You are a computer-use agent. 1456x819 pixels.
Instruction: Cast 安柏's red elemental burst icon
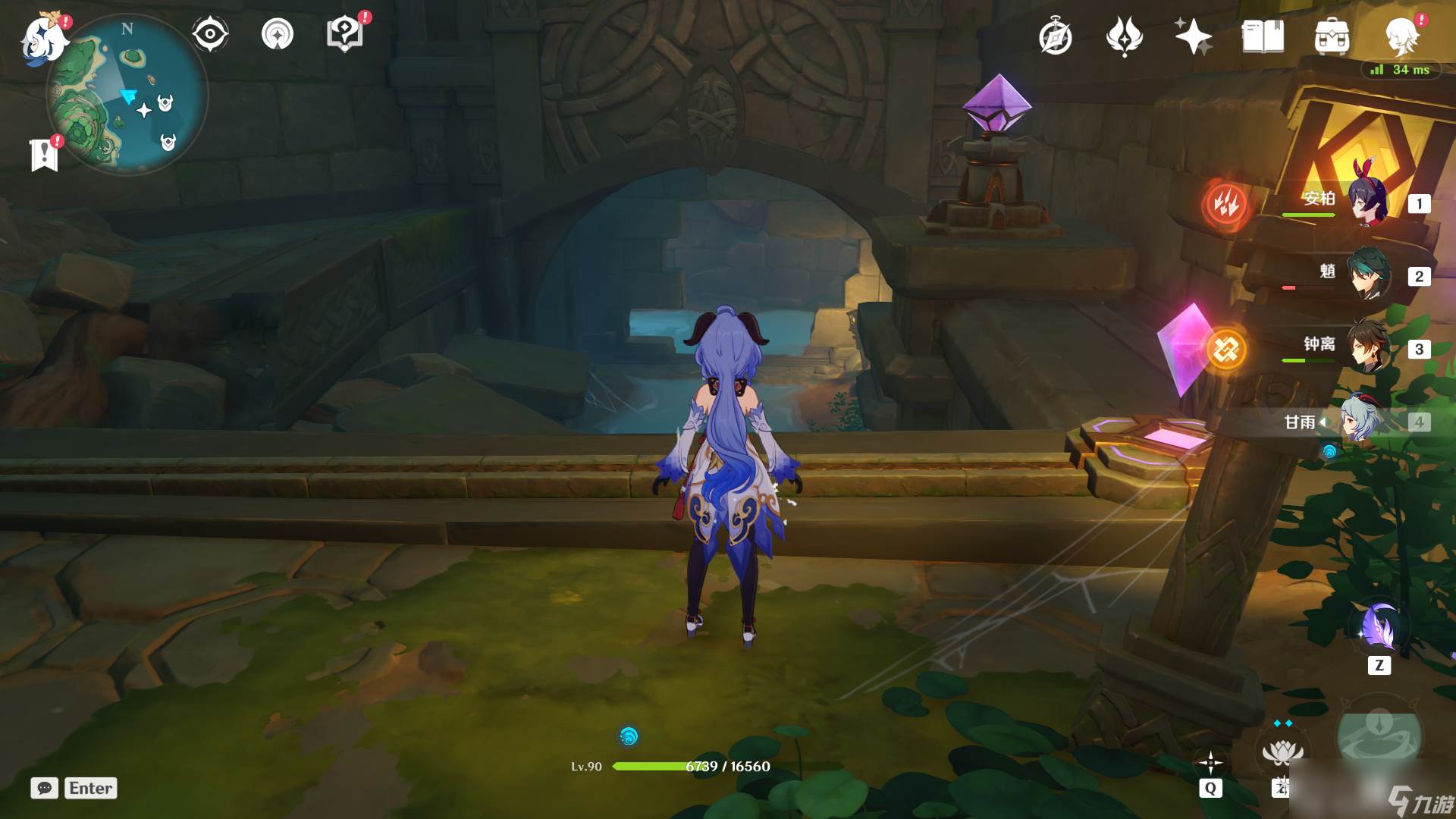1225,203
